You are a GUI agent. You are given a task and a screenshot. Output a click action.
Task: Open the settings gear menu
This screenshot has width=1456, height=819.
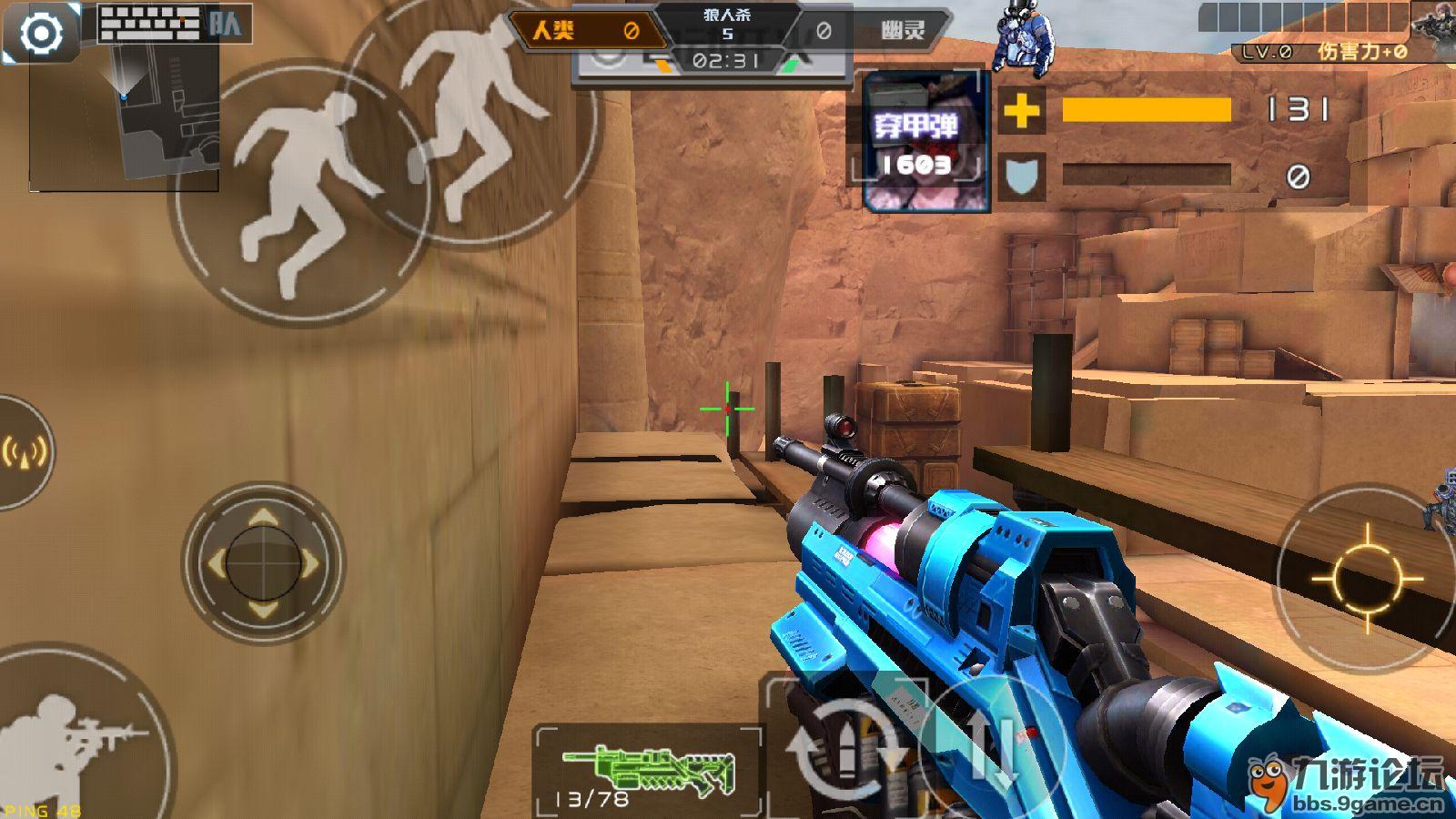pos(41,34)
